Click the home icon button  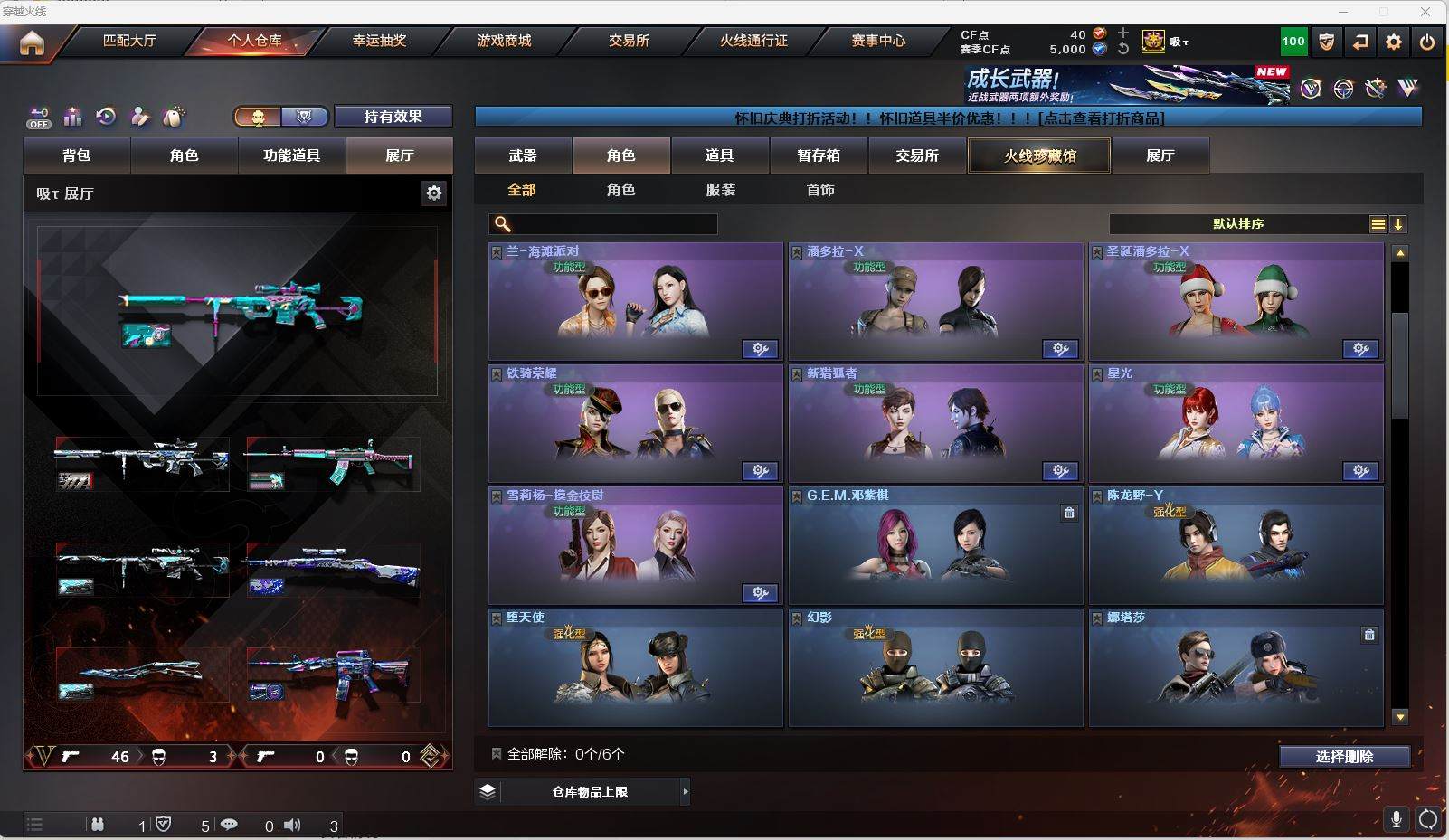[x=32, y=42]
